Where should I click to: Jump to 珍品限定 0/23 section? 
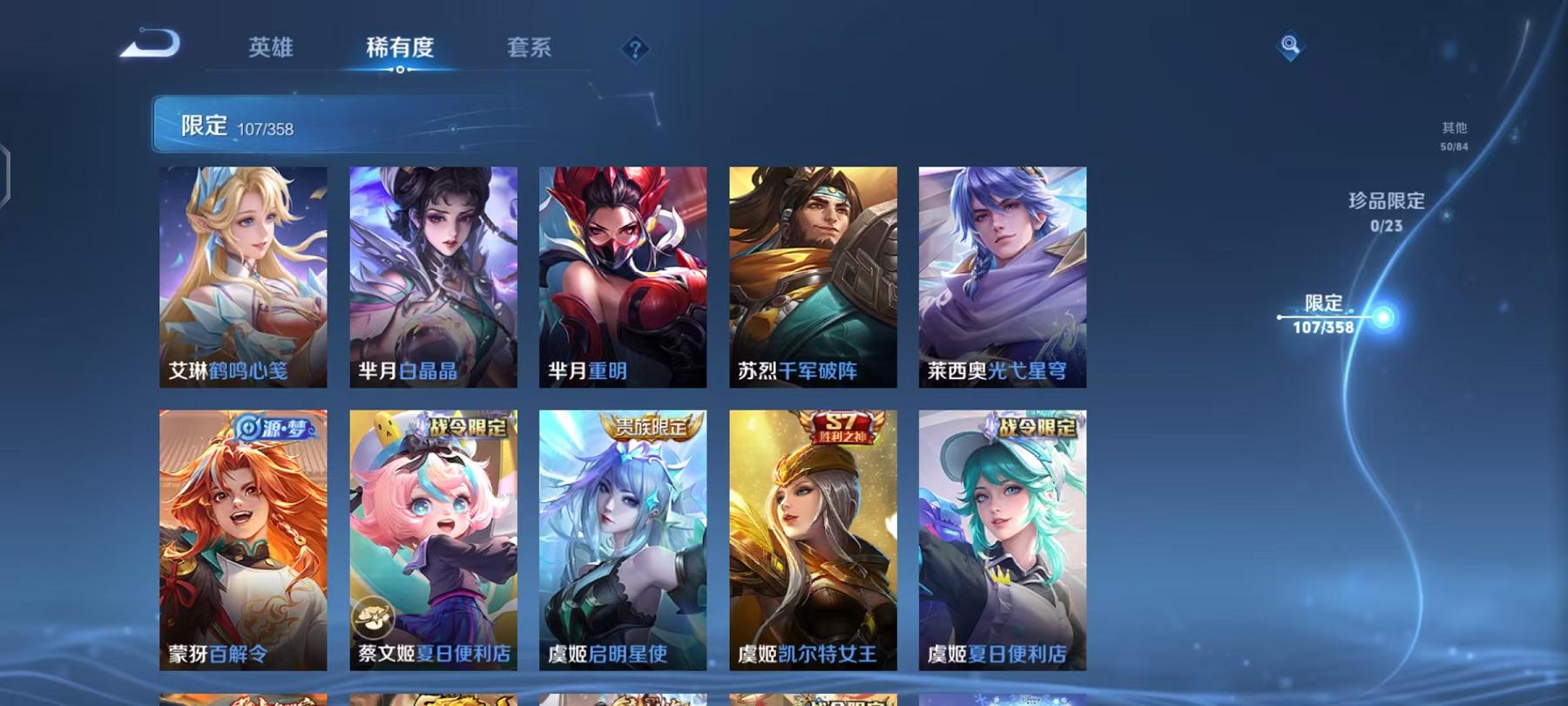[x=1384, y=211]
